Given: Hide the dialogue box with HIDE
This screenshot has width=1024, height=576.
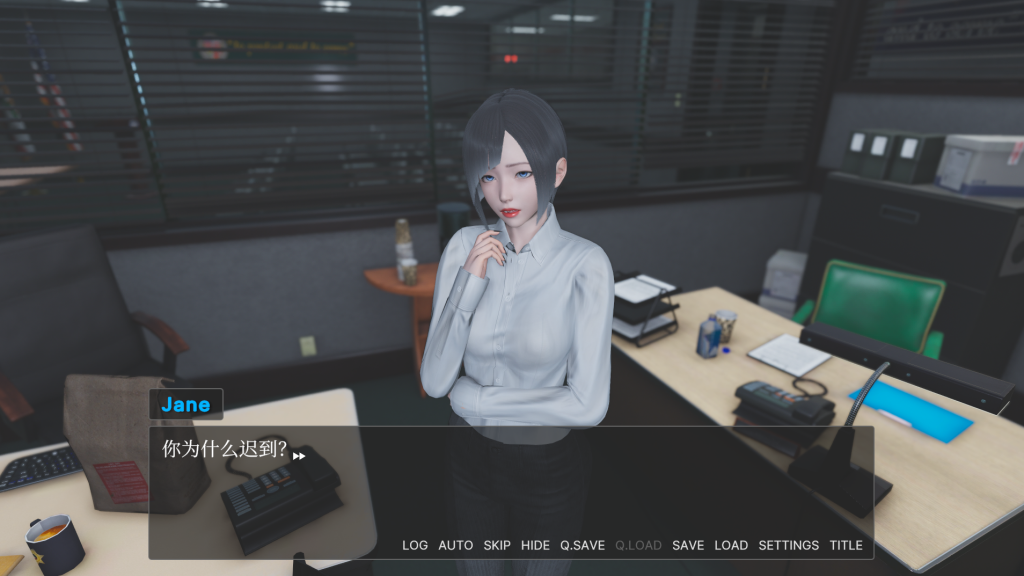Looking at the screenshot, I should 535,545.
